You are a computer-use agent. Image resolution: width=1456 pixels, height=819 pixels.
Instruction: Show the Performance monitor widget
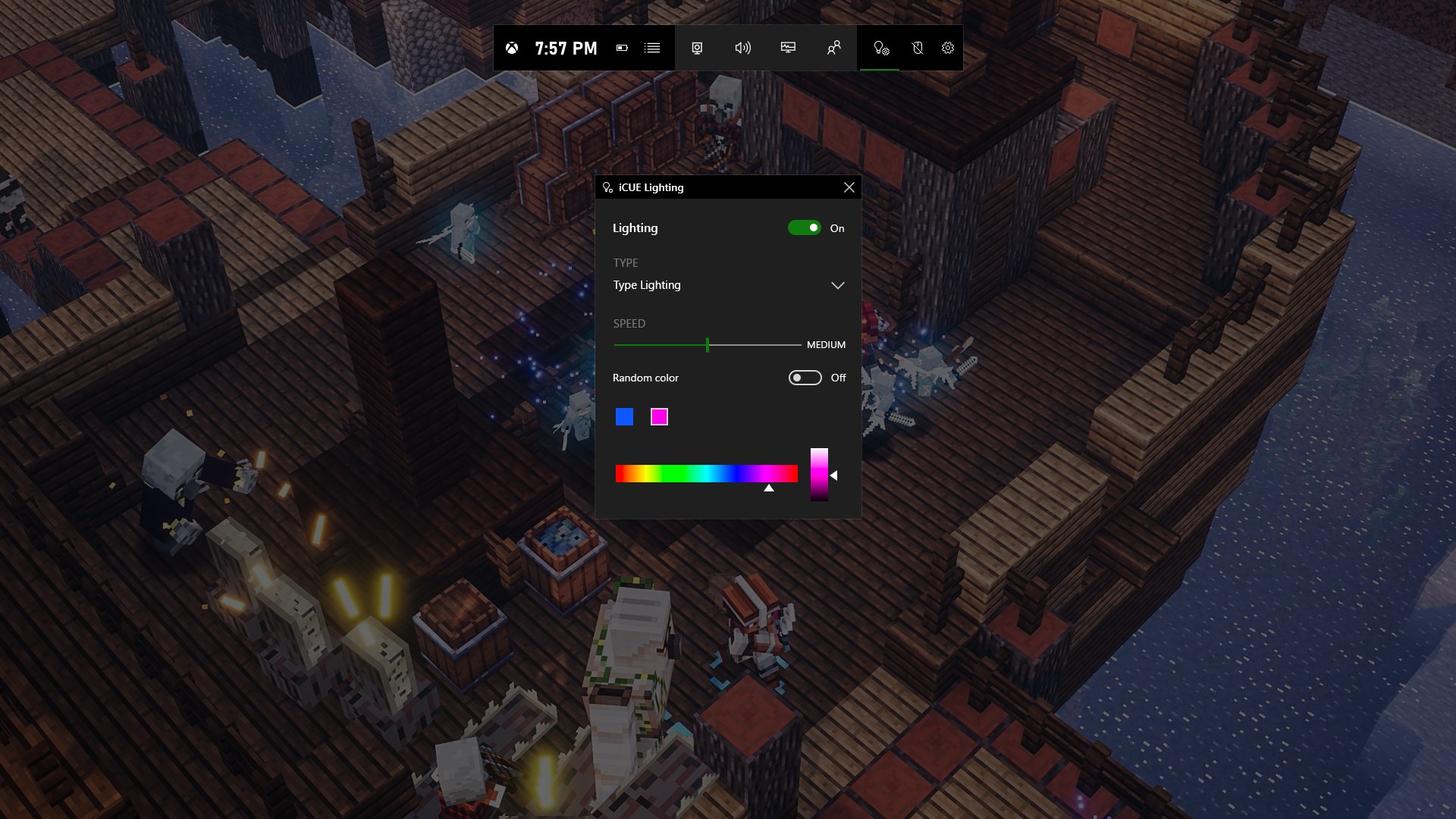(x=788, y=48)
